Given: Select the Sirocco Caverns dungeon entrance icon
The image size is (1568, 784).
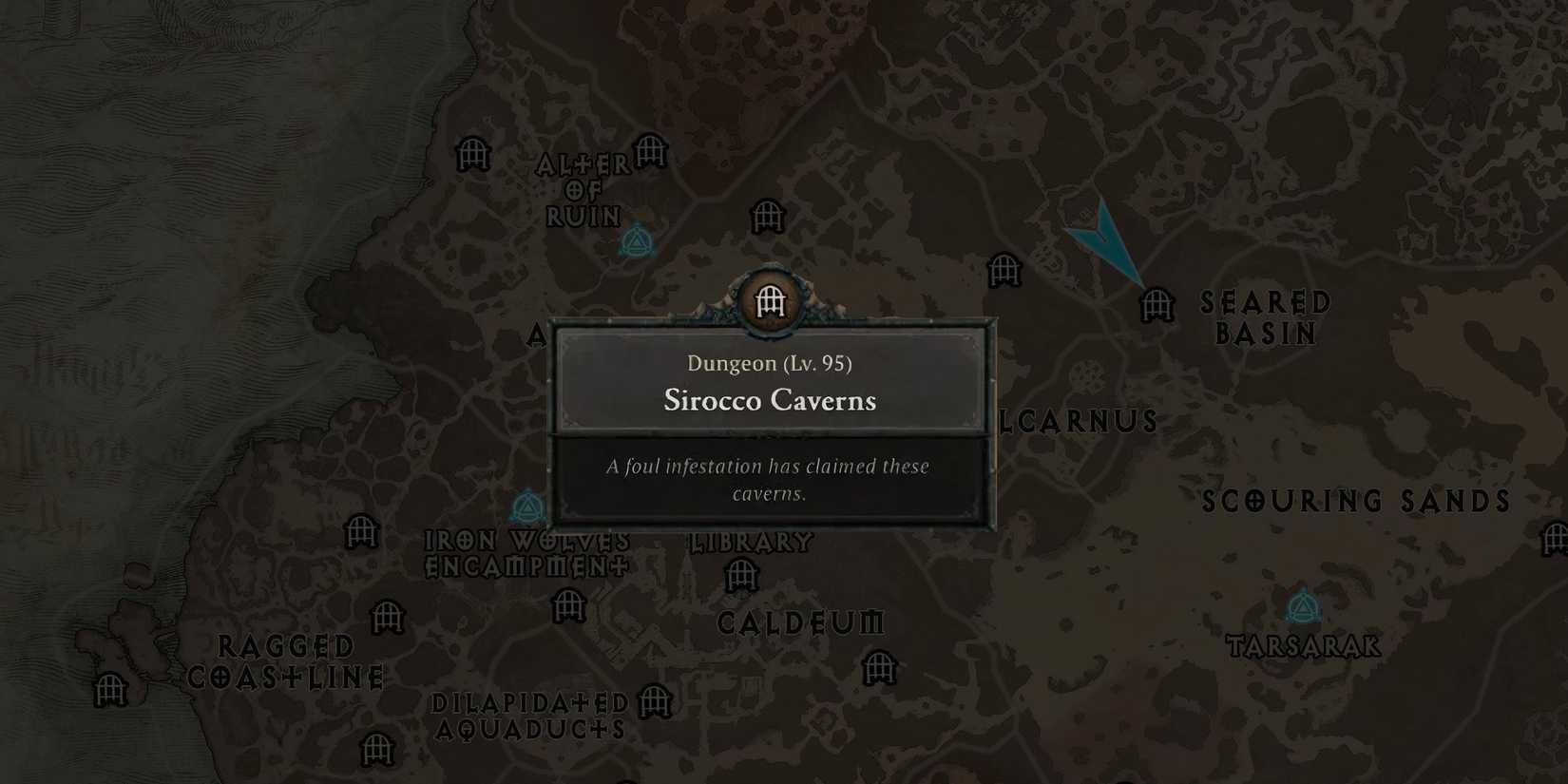Looking at the screenshot, I should click(770, 300).
